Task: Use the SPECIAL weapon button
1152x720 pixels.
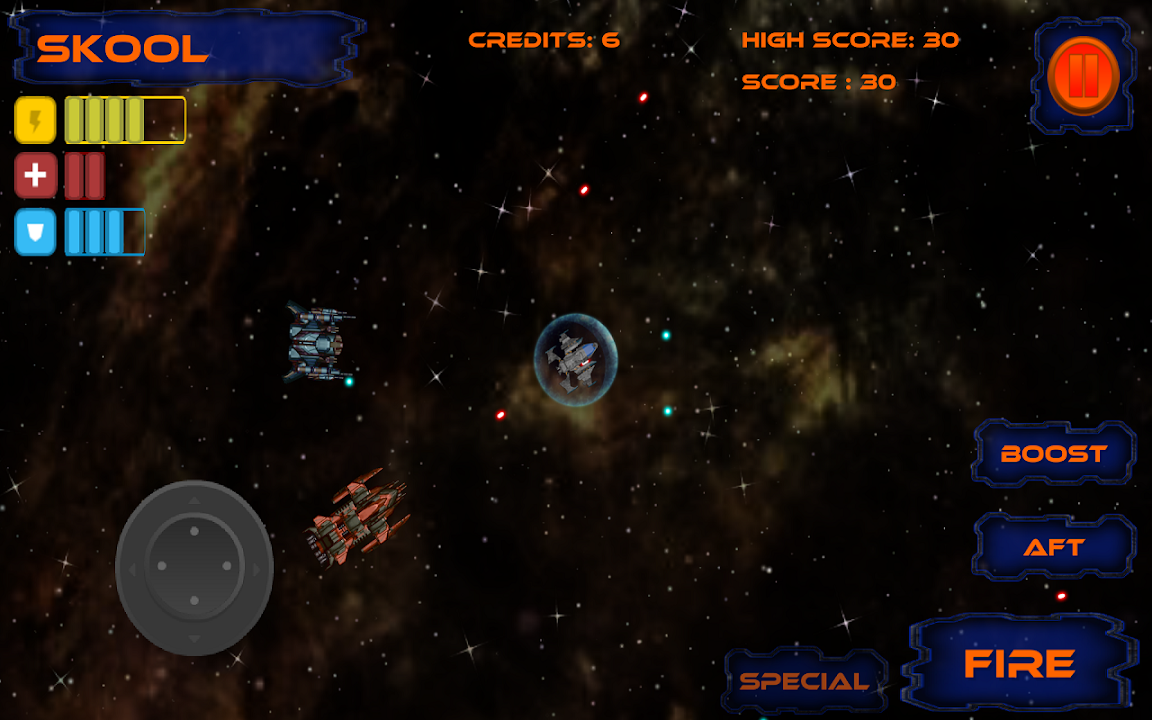Action: (x=805, y=682)
